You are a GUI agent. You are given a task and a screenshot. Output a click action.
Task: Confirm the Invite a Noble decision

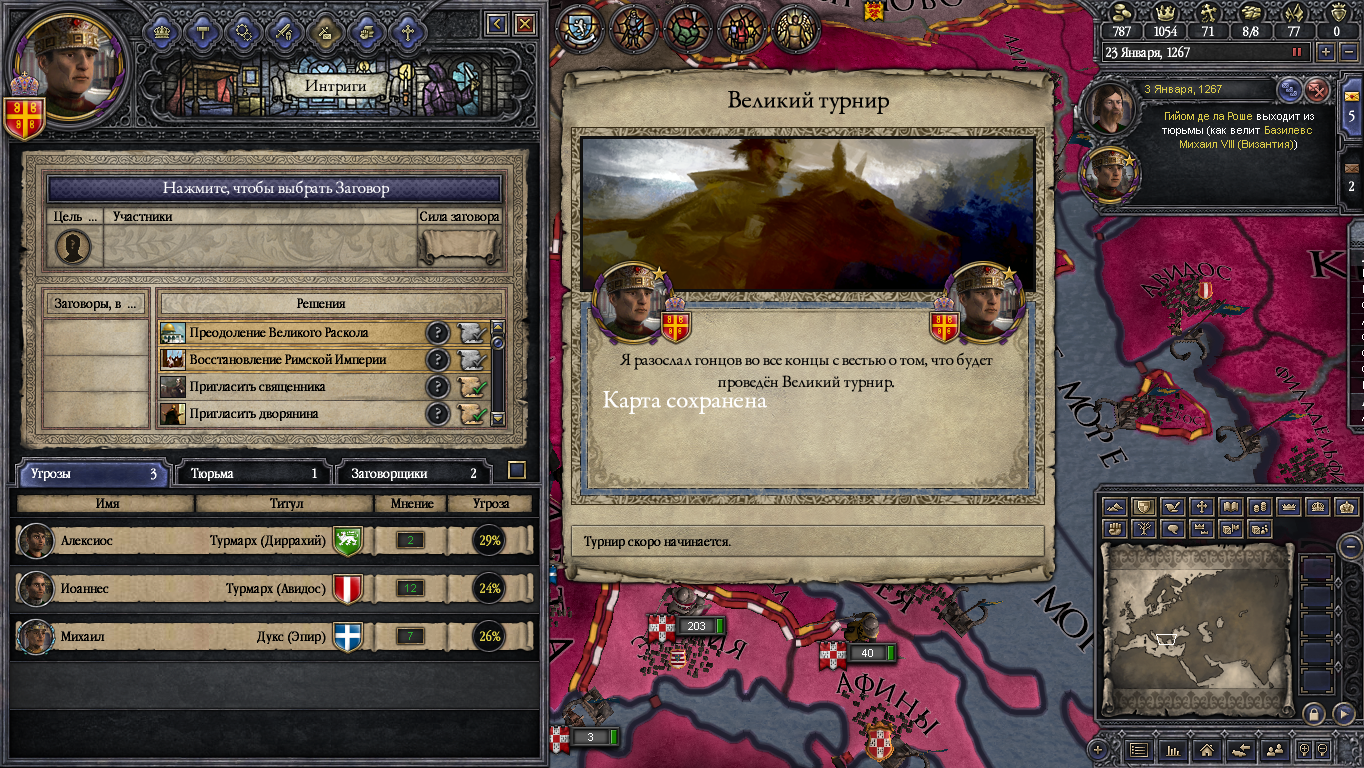pyautogui.click(x=472, y=414)
